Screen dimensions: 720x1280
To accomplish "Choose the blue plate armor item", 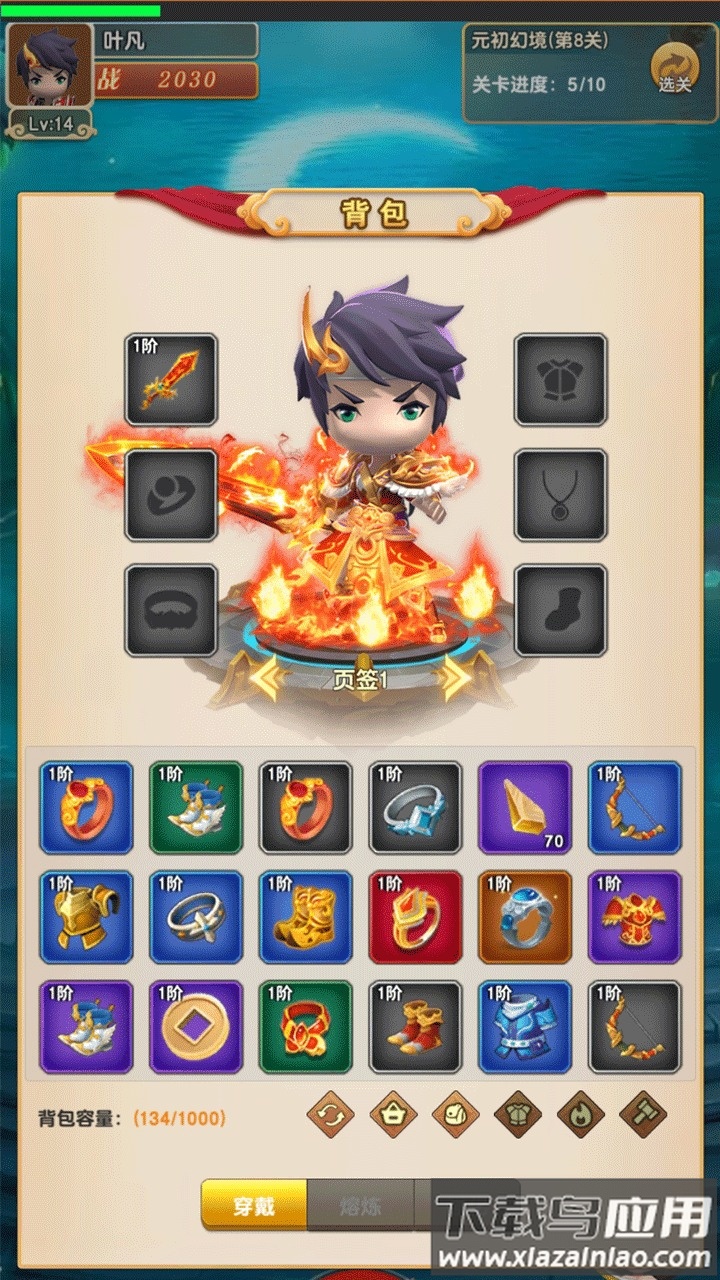I will [525, 1027].
